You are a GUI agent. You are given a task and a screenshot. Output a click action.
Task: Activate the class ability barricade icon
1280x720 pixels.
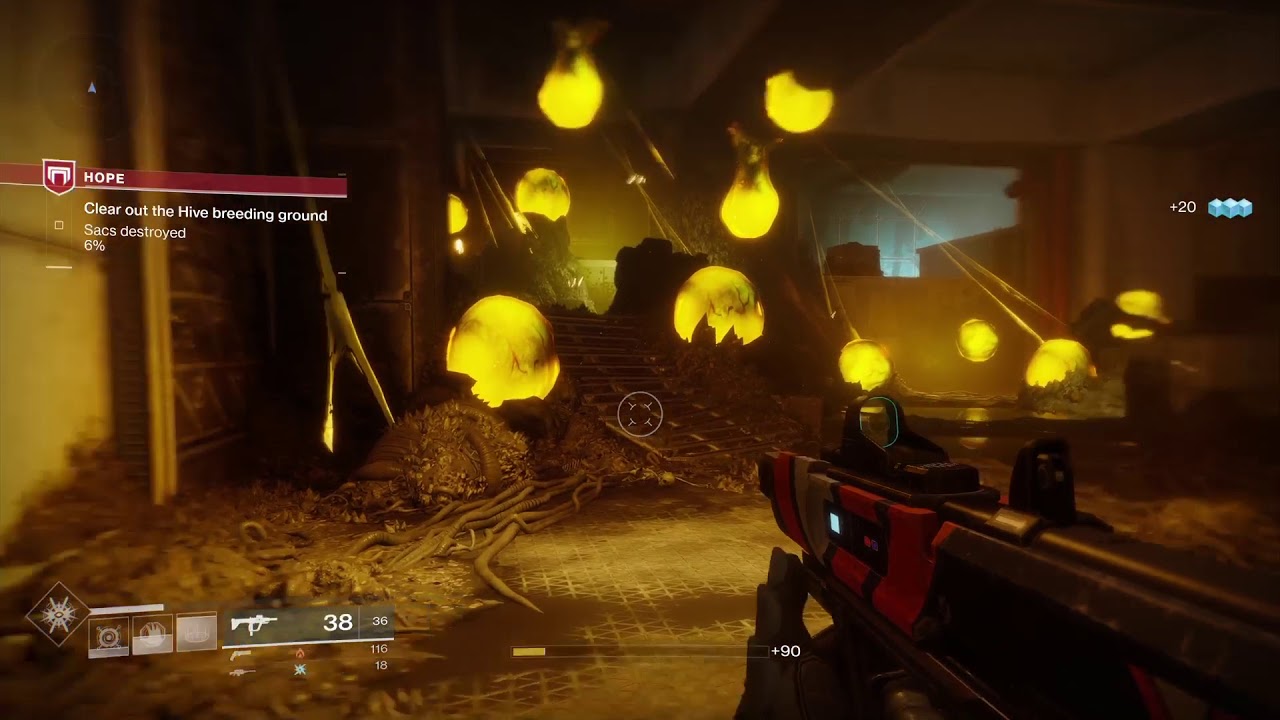click(197, 632)
